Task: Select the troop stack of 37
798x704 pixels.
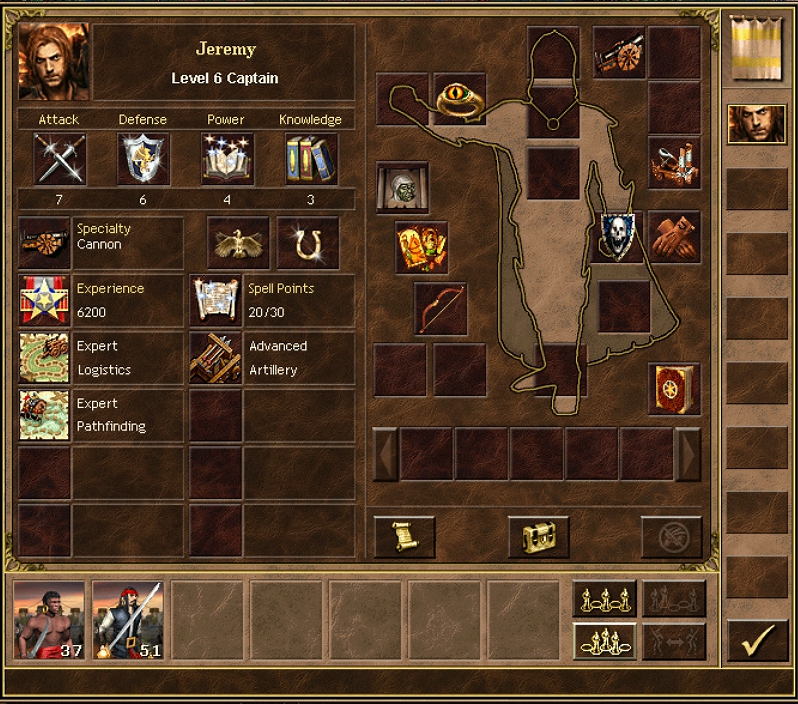Action: (x=50, y=620)
